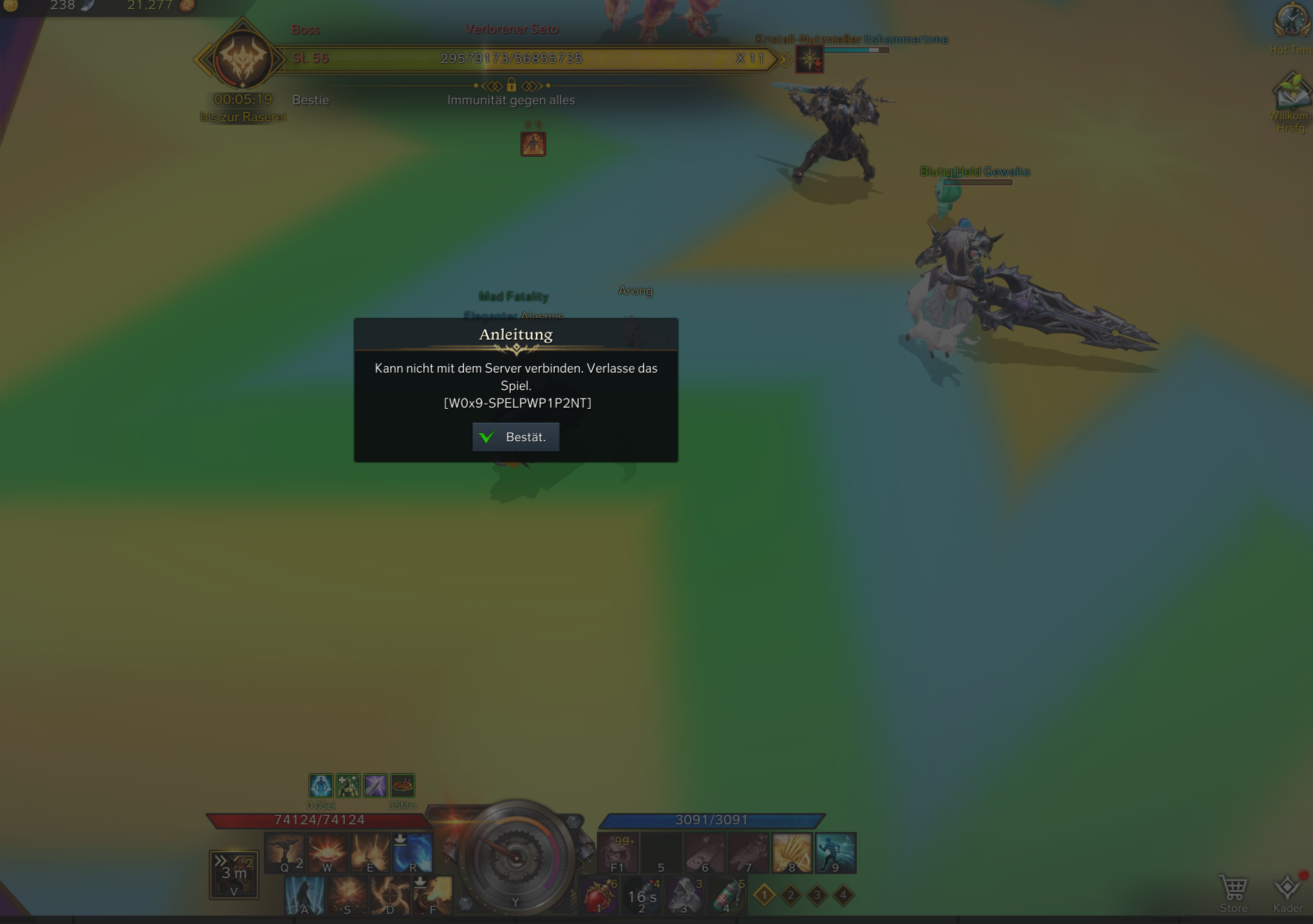This screenshot has width=1313, height=924.
Task: Collapse boss frame via left double chevron
Action: 202,58
